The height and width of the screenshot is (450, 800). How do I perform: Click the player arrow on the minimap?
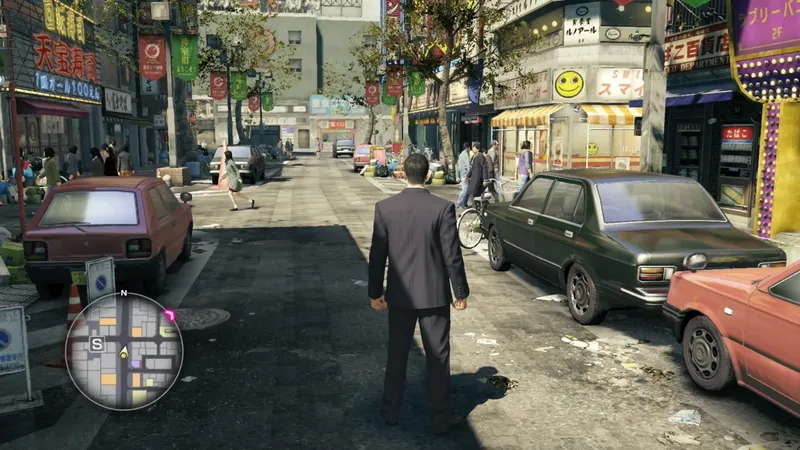pyautogui.click(x=124, y=353)
